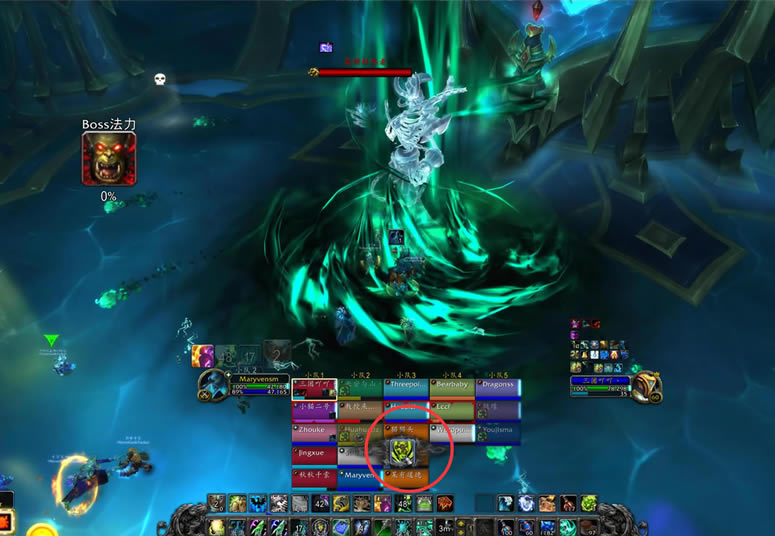The image size is (775, 536).
Task: Use the action bar ability showing 48
Action: point(404,504)
